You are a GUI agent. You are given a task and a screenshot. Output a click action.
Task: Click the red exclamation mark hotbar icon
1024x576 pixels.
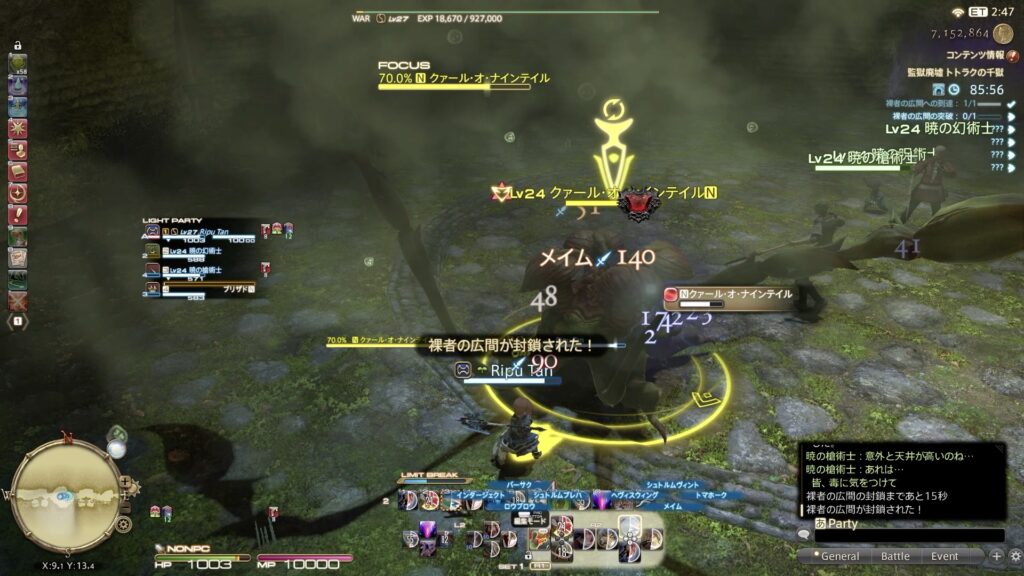[17, 215]
